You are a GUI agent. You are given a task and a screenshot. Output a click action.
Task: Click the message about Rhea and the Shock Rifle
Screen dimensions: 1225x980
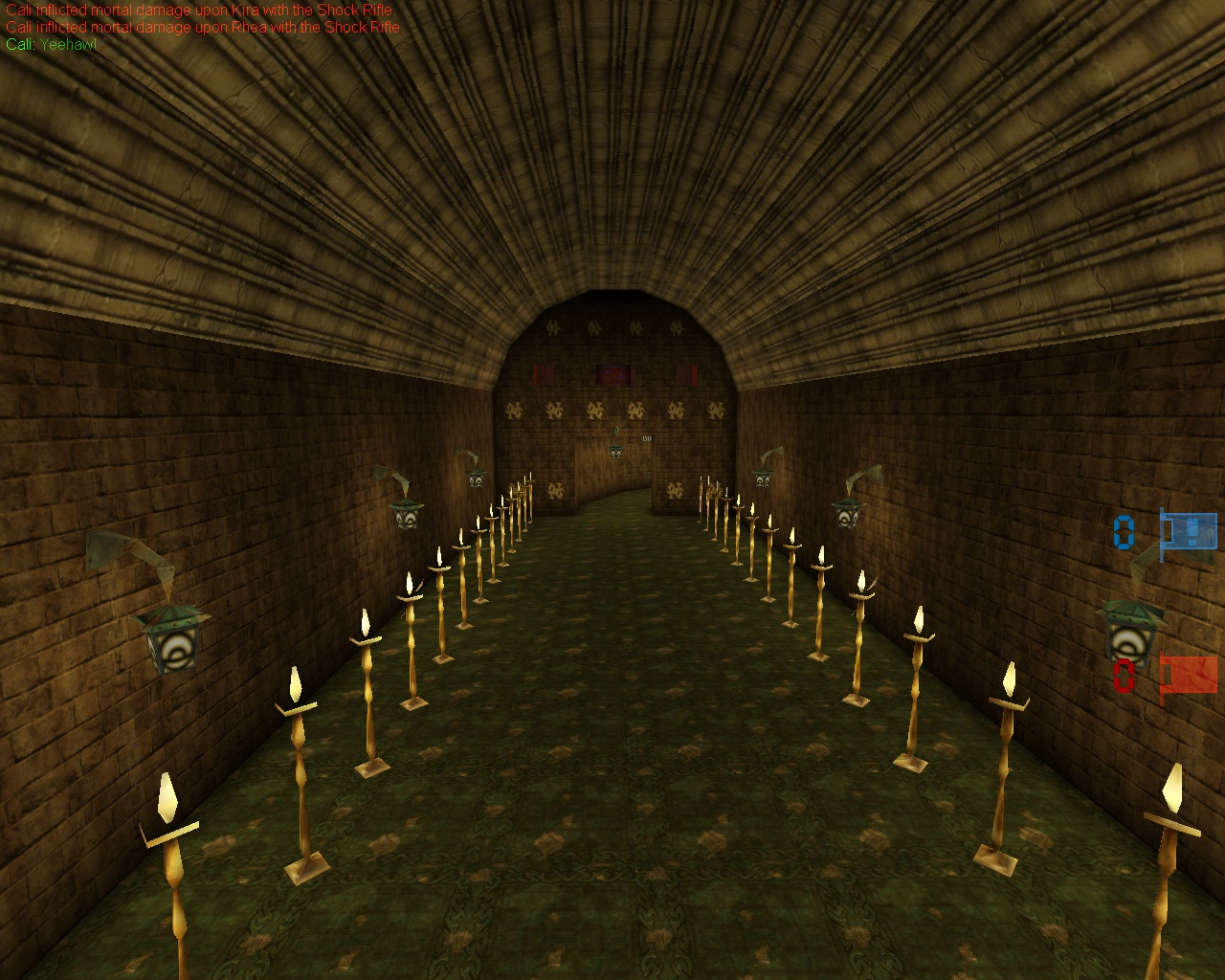pos(201,28)
